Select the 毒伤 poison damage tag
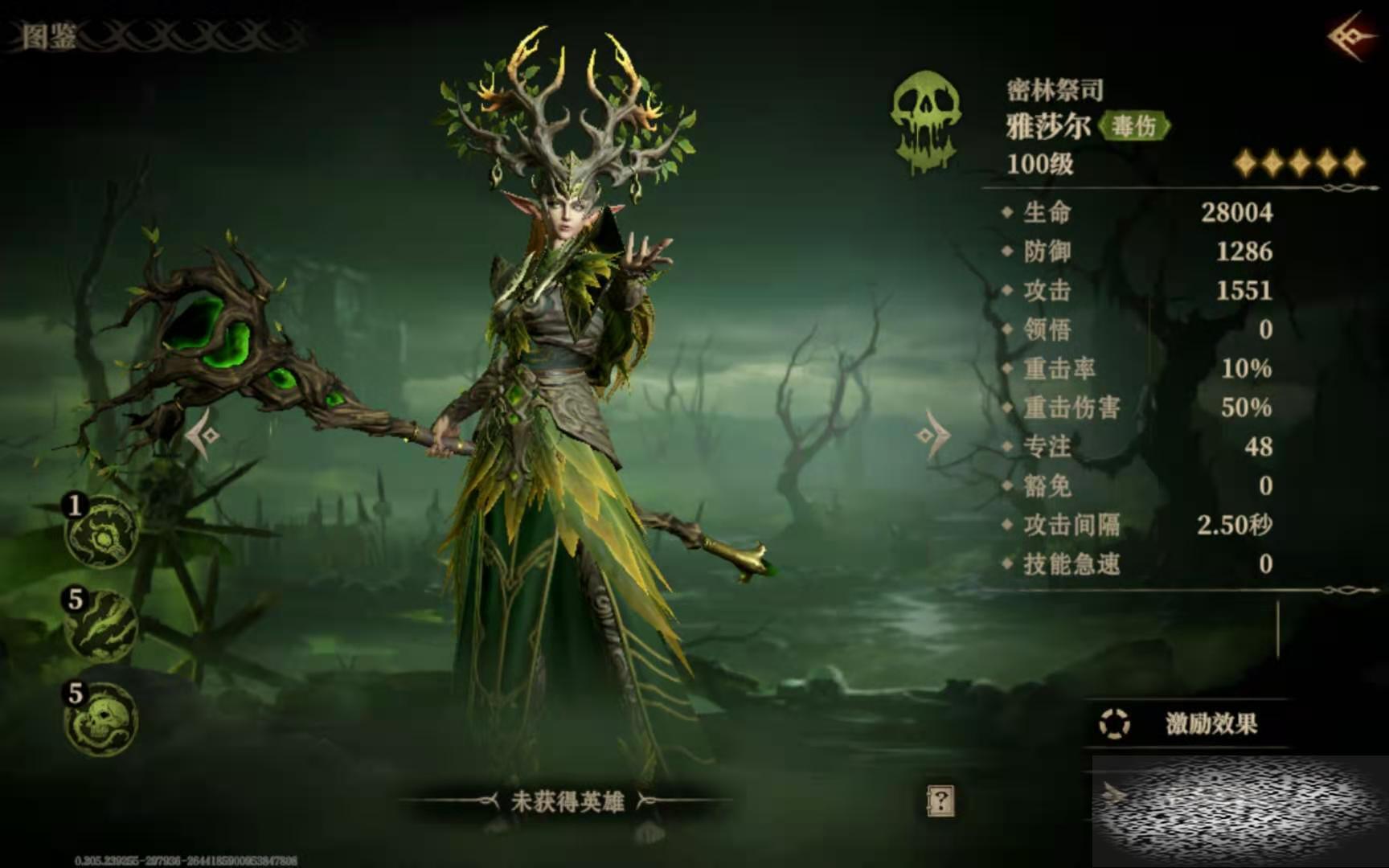Viewport: 1389px width, 868px height. [1134, 125]
